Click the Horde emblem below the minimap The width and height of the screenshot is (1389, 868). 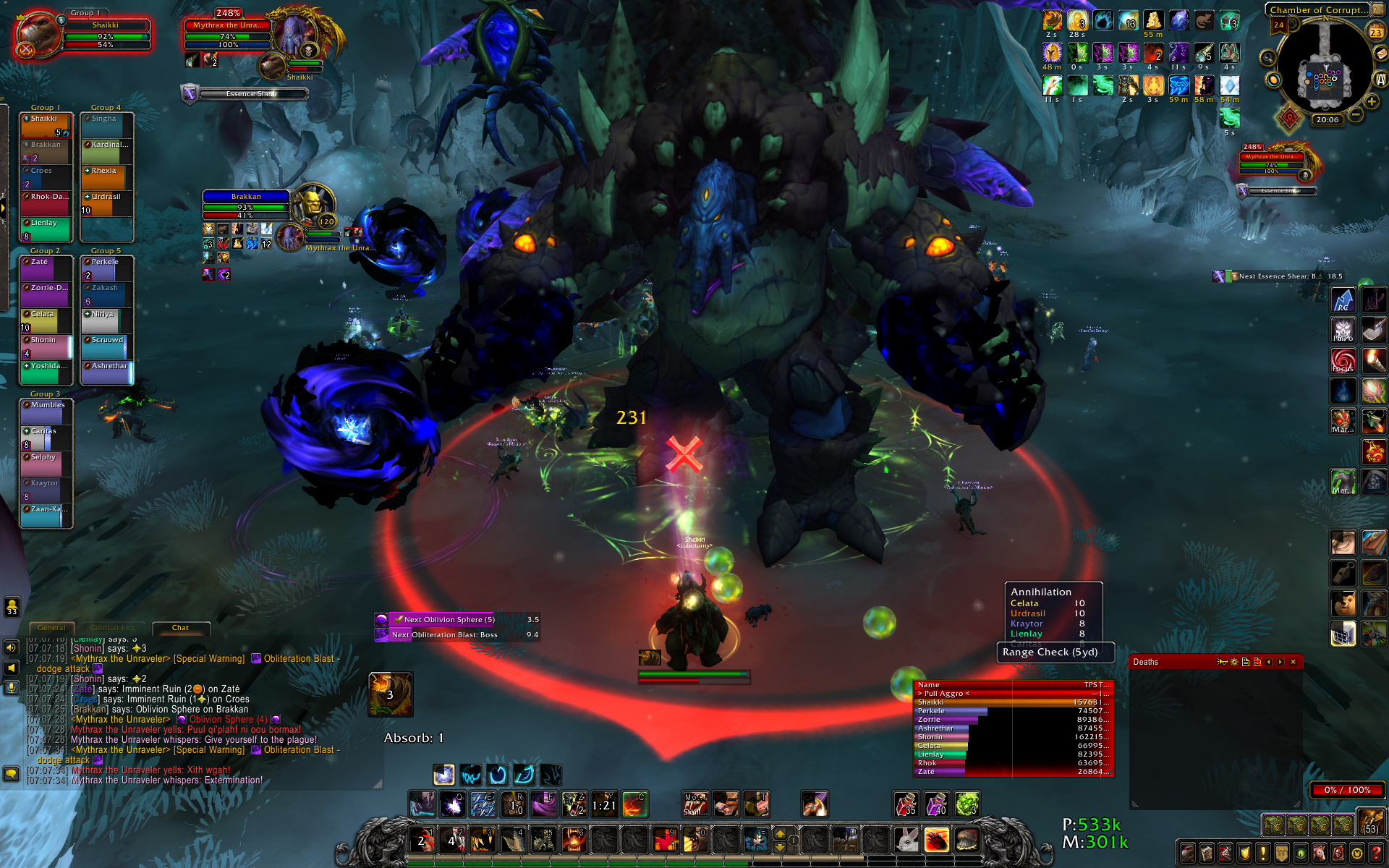pyautogui.click(x=1290, y=118)
